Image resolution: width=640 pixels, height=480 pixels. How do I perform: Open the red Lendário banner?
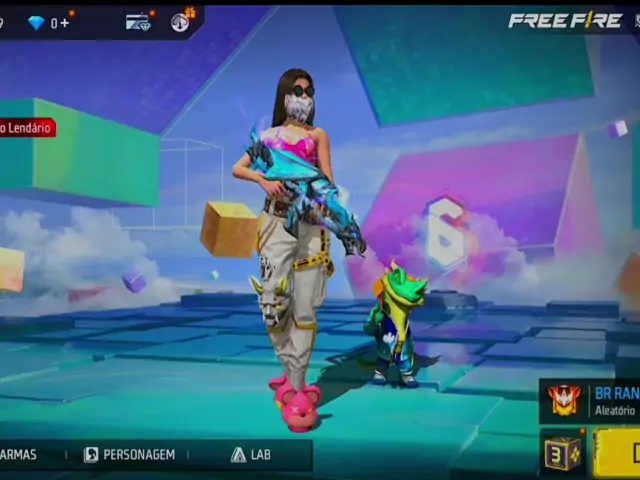click(x=27, y=128)
